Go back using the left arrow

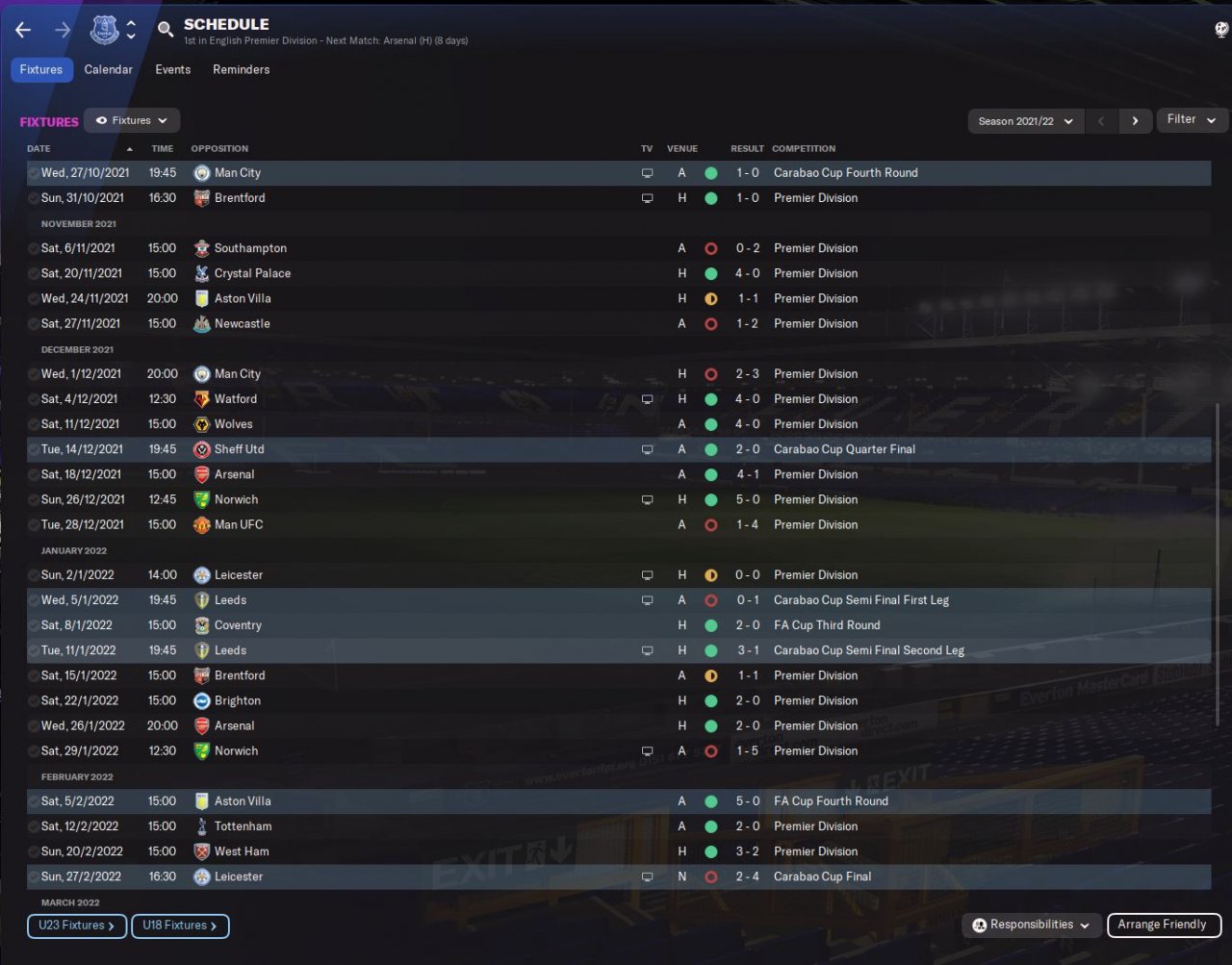23,31
